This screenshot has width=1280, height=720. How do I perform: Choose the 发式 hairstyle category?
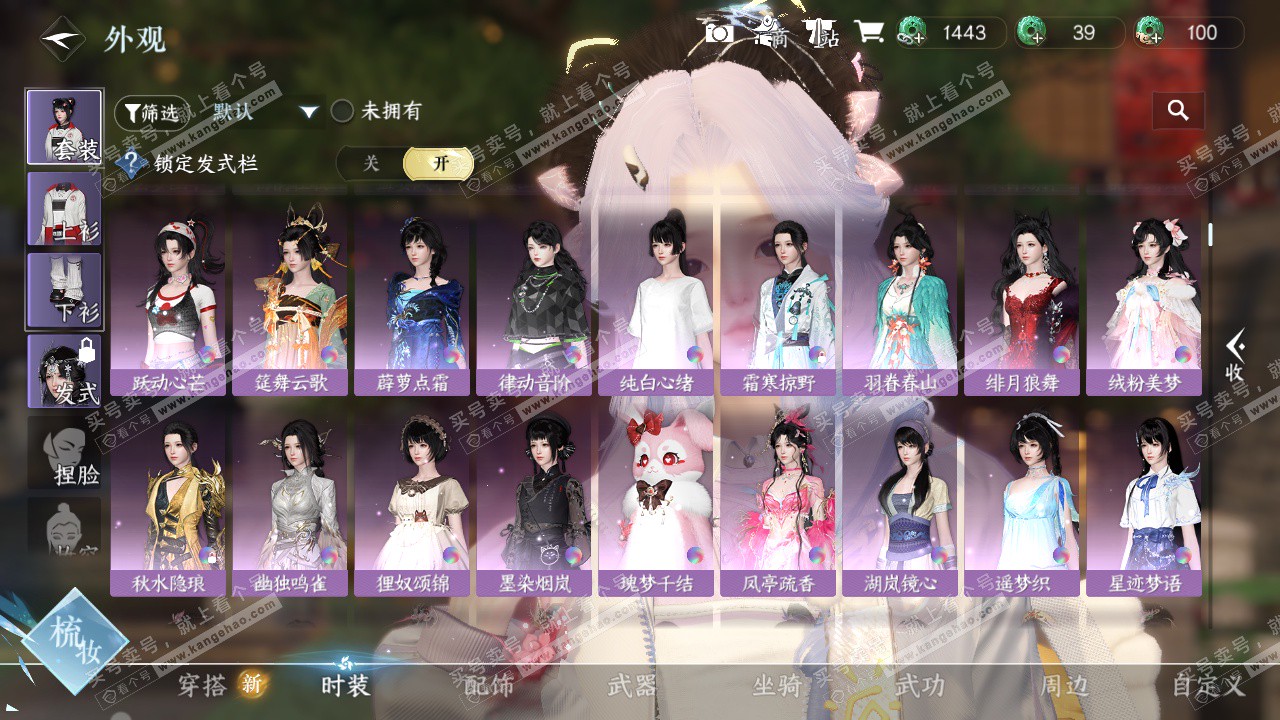tap(64, 371)
